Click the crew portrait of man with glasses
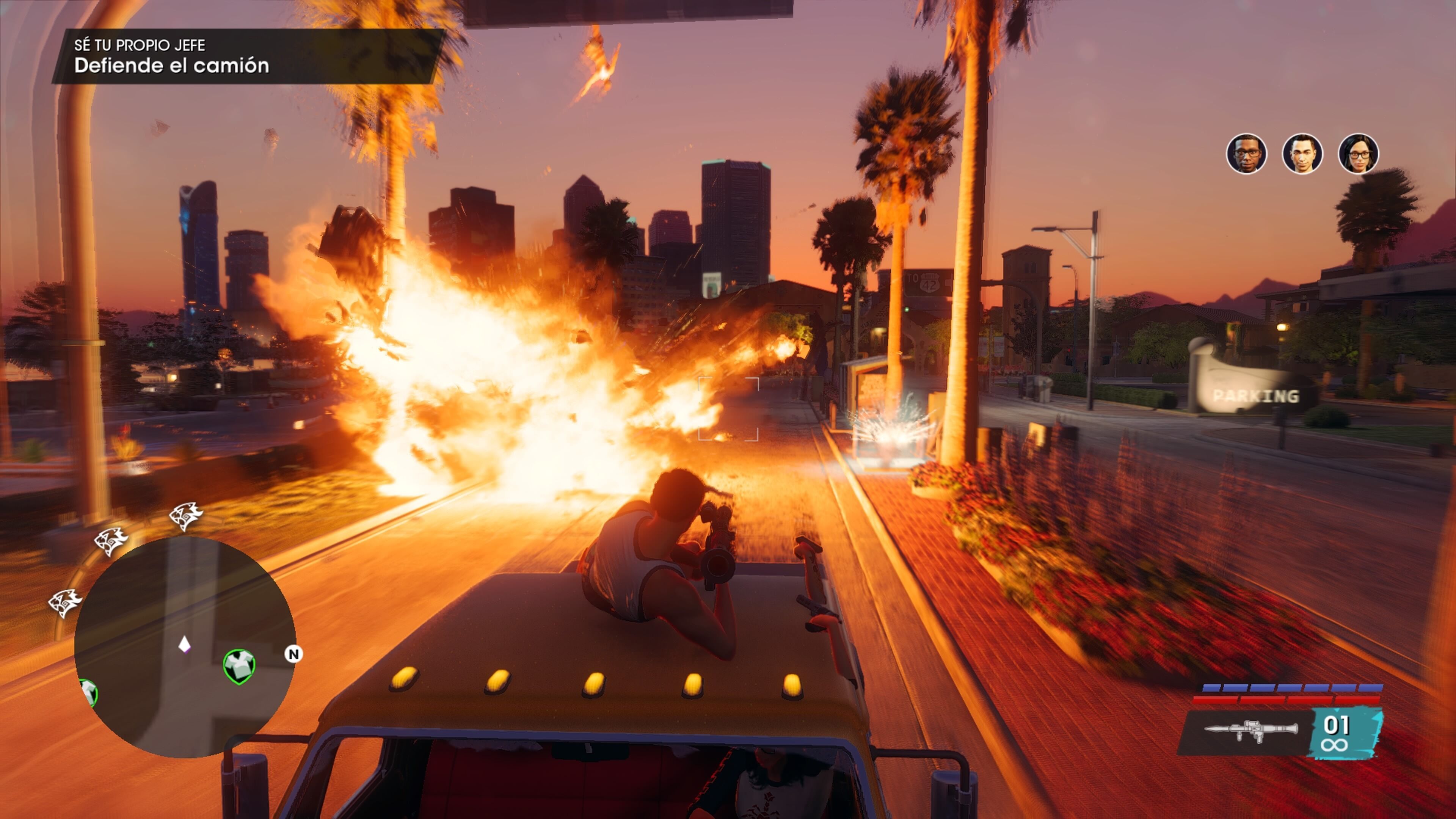Image resolution: width=1456 pixels, height=819 pixels. (x=1246, y=154)
